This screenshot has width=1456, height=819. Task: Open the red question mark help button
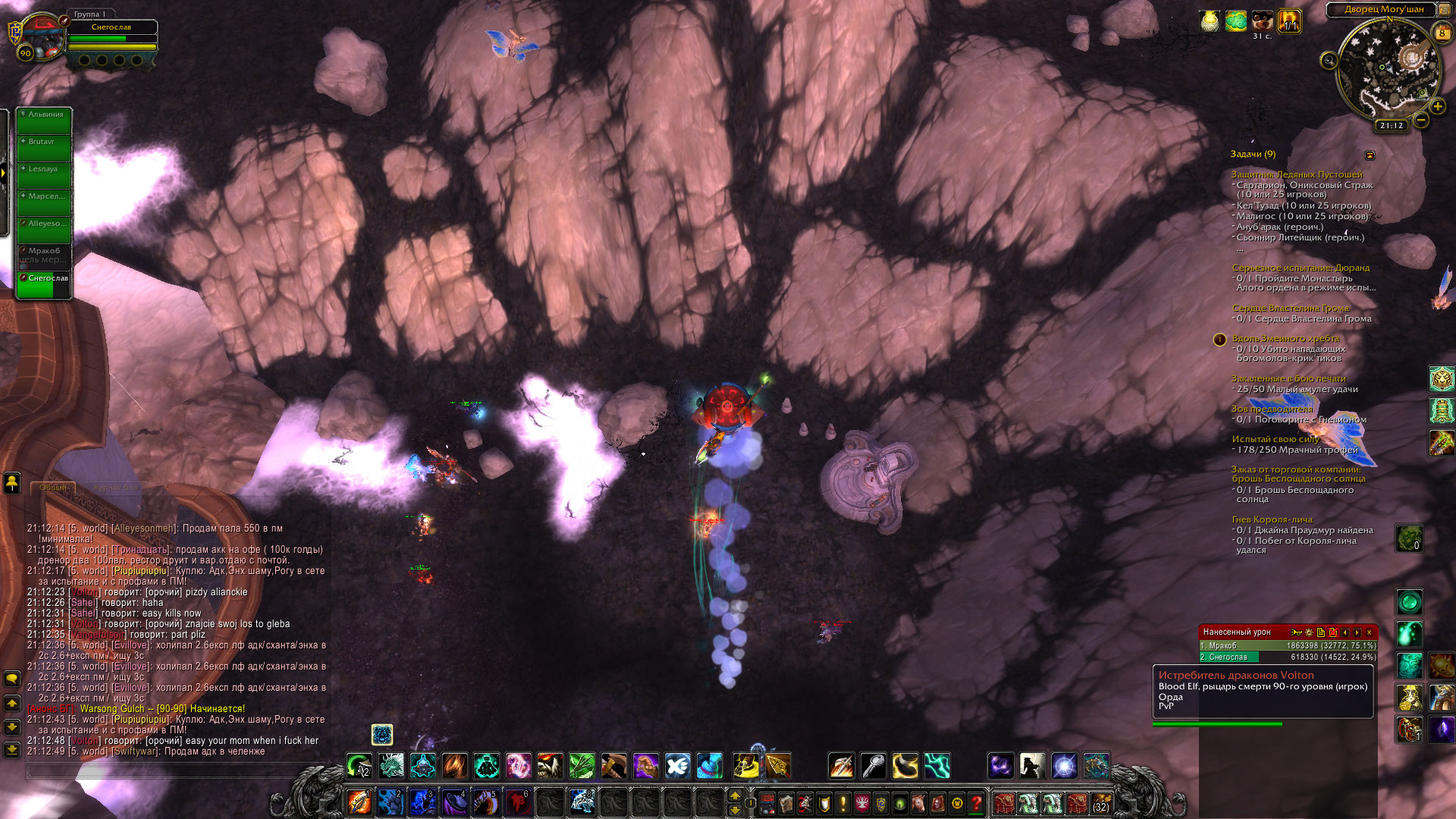(x=977, y=802)
